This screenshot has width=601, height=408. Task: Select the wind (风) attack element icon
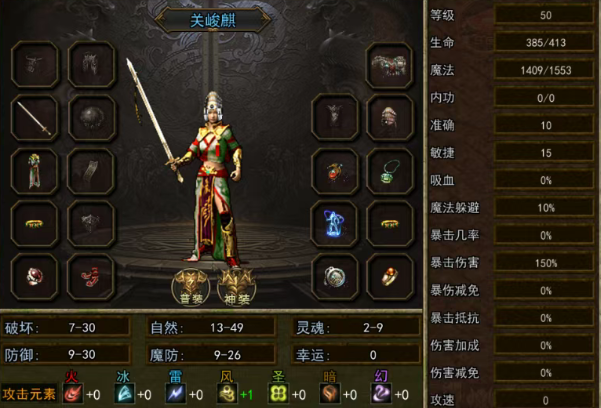pos(227,393)
